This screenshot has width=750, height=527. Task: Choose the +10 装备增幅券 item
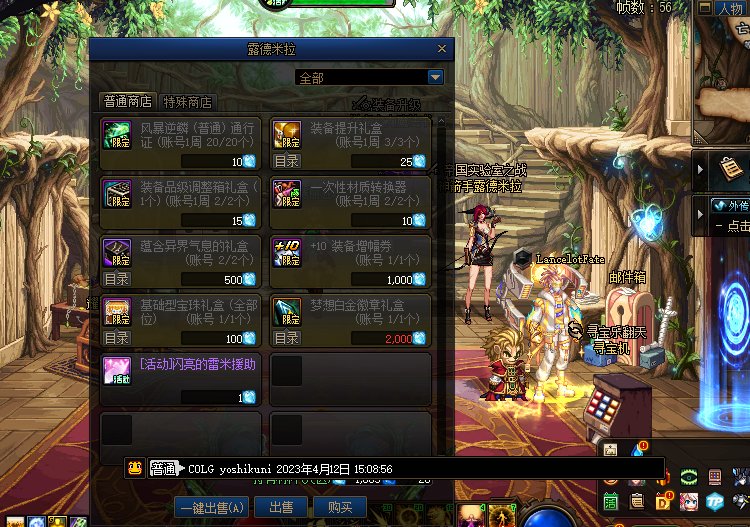(350, 260)
